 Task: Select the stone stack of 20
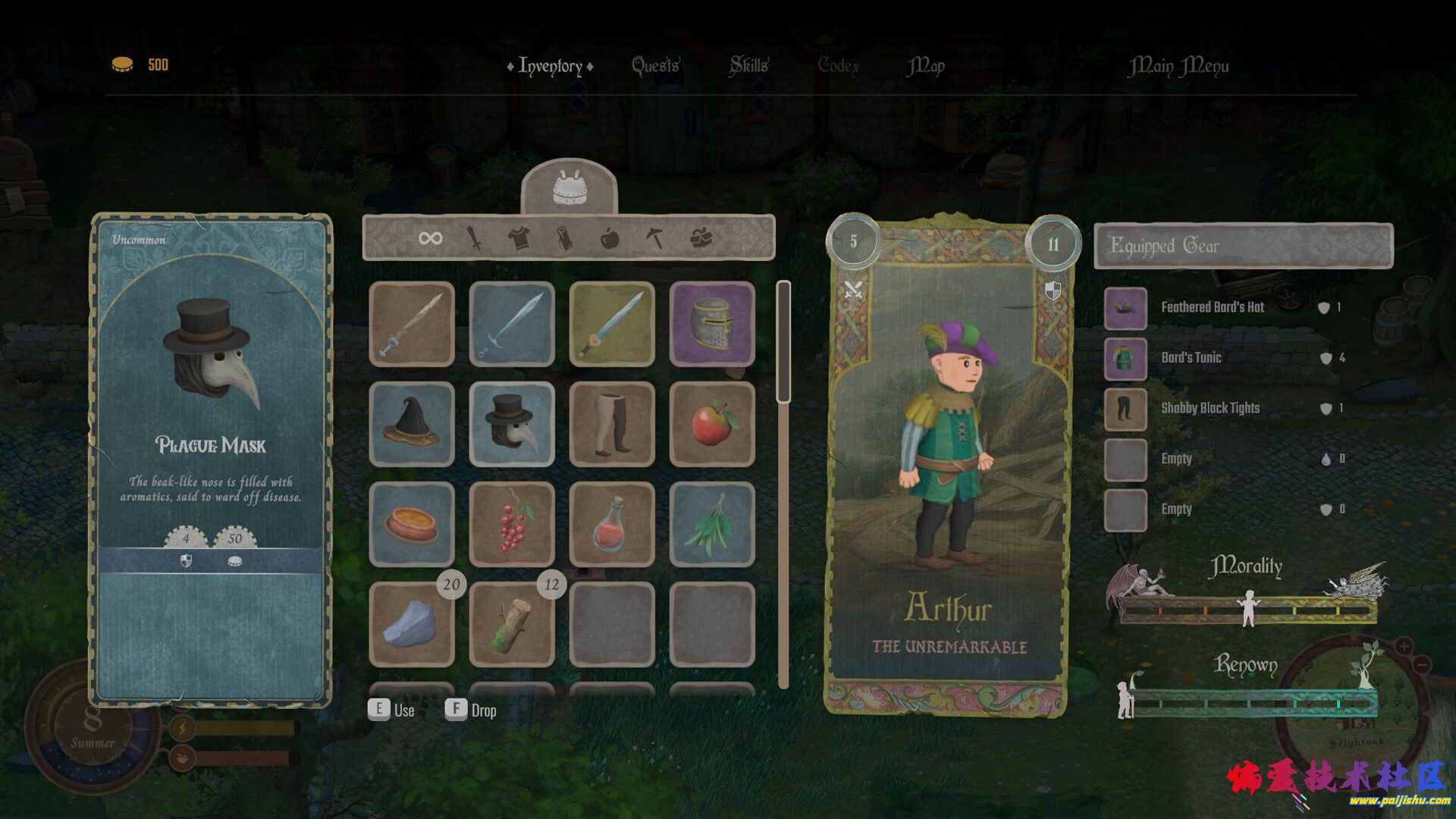tap(412, 624)
